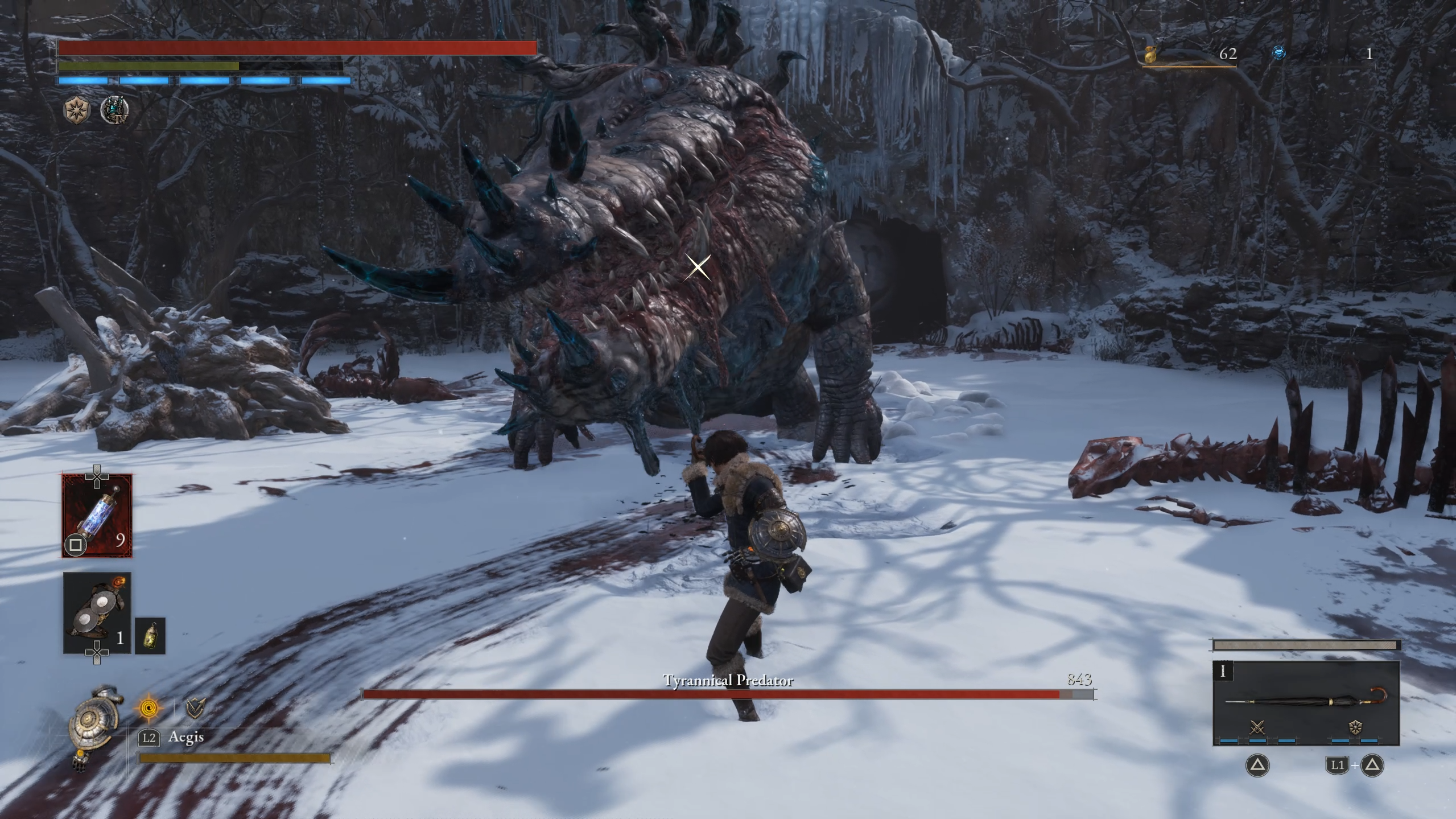
Task: Click the gold Ergo pouch icon
Action: [x=1152, y=55]
